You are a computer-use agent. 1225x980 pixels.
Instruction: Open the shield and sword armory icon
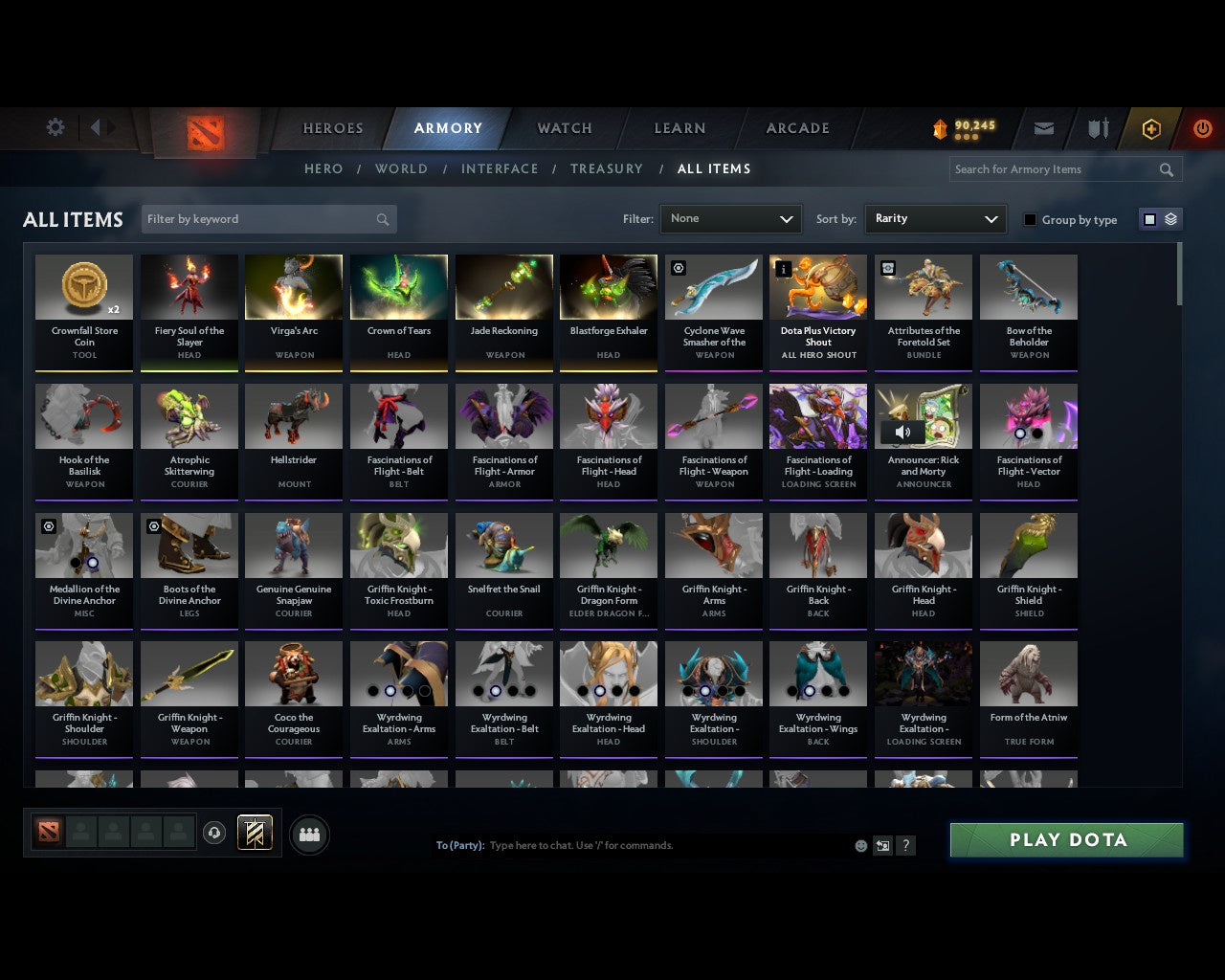pyautogui.click(x=1097, y=127)
